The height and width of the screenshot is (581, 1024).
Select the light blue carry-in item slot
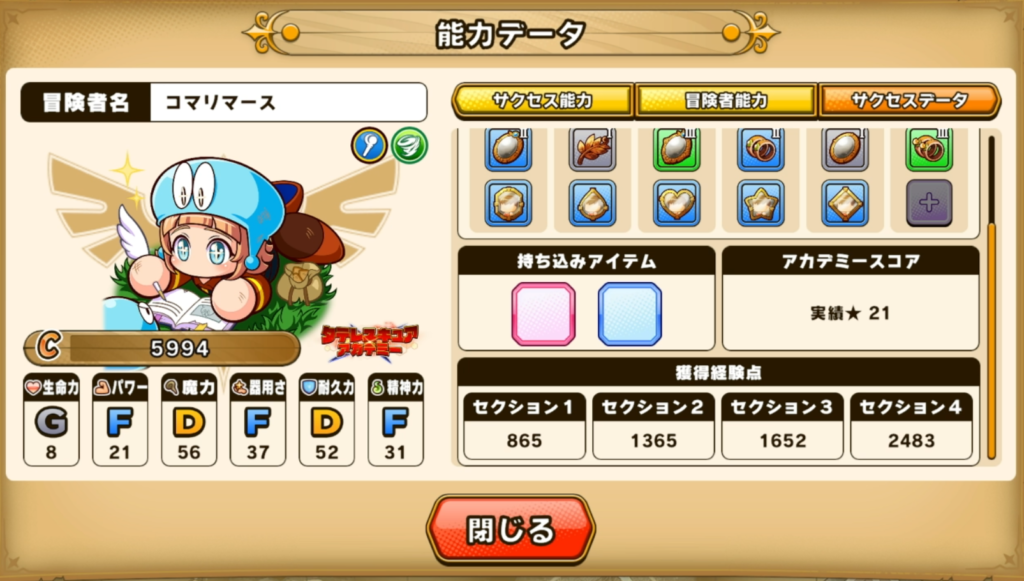tap(630, 313)
